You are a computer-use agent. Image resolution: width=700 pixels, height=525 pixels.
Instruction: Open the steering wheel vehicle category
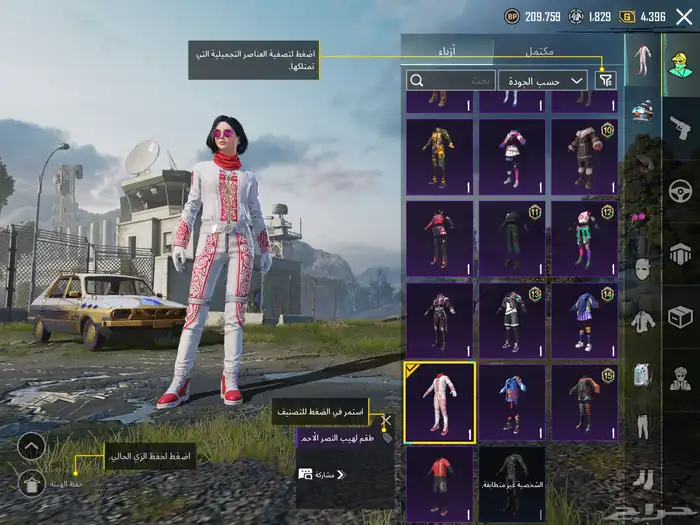point(681,190)
